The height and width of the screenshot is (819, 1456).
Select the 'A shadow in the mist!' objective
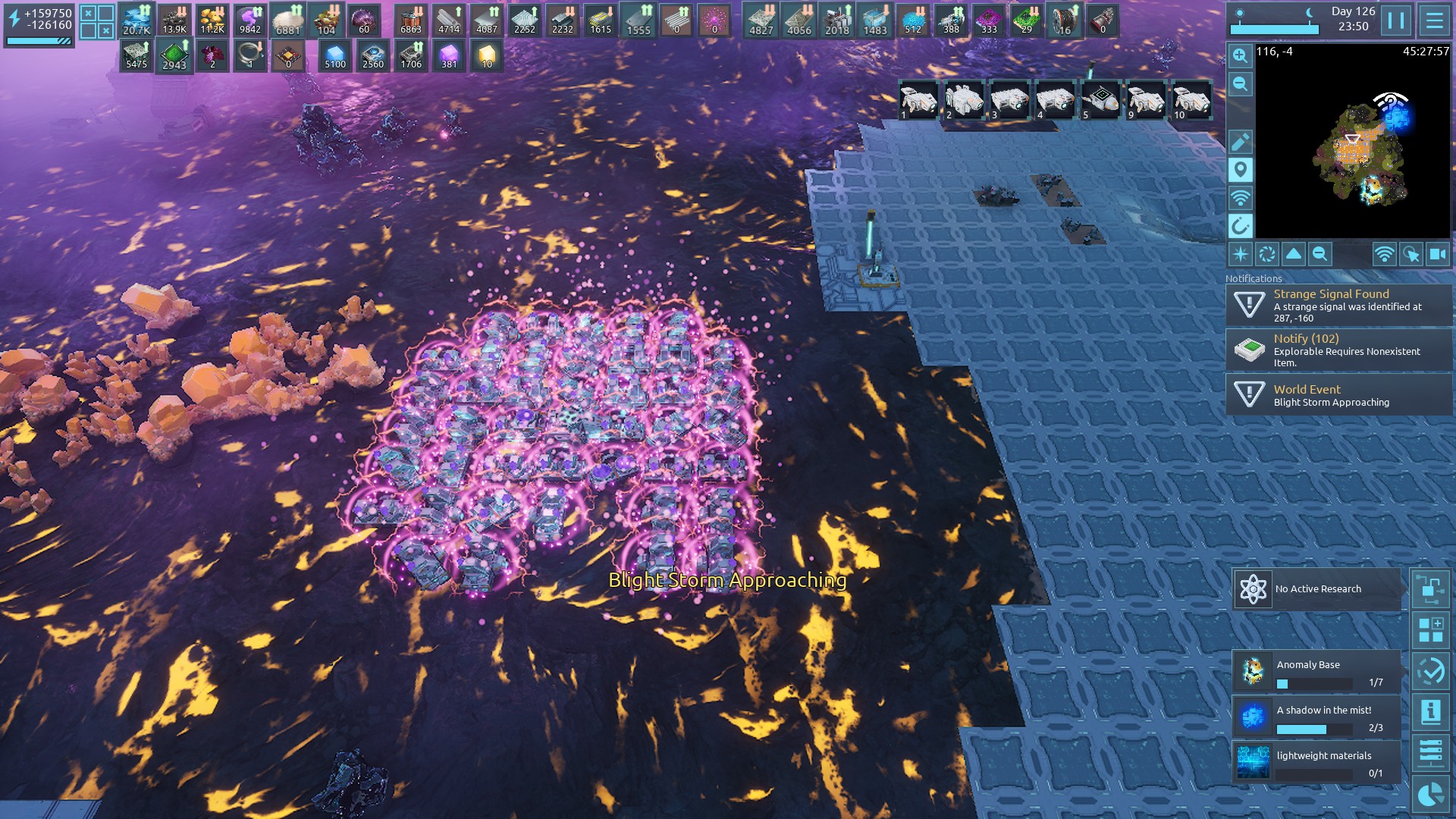click(1317, 717)
